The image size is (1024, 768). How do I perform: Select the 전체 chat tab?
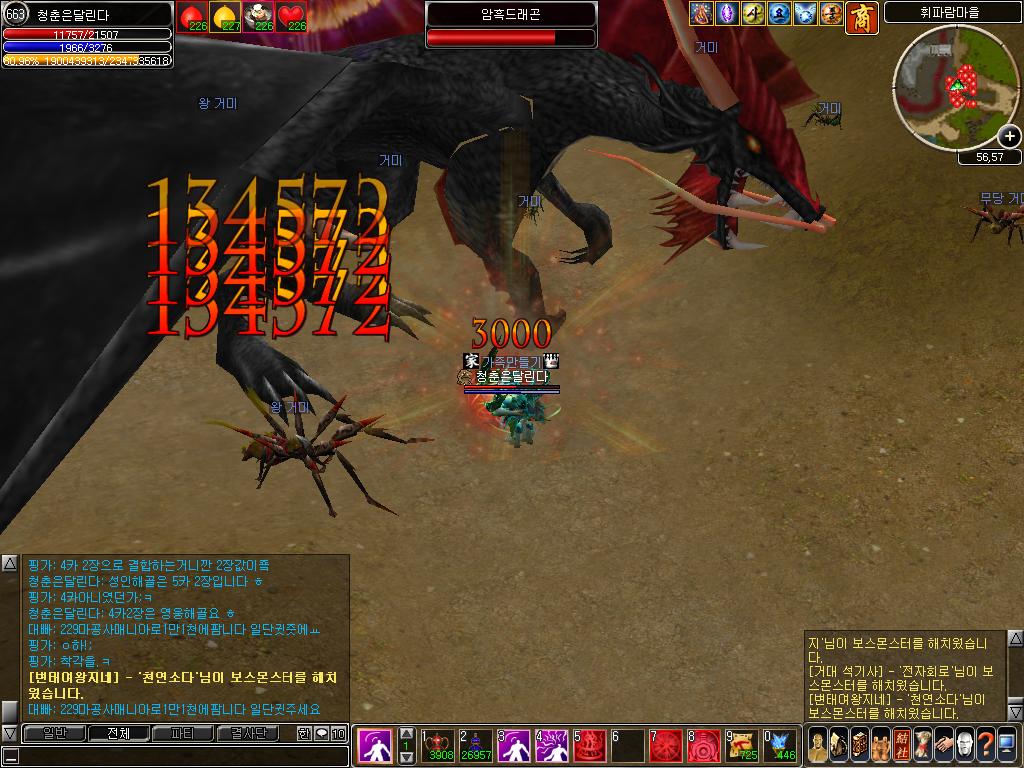[118, 733]
